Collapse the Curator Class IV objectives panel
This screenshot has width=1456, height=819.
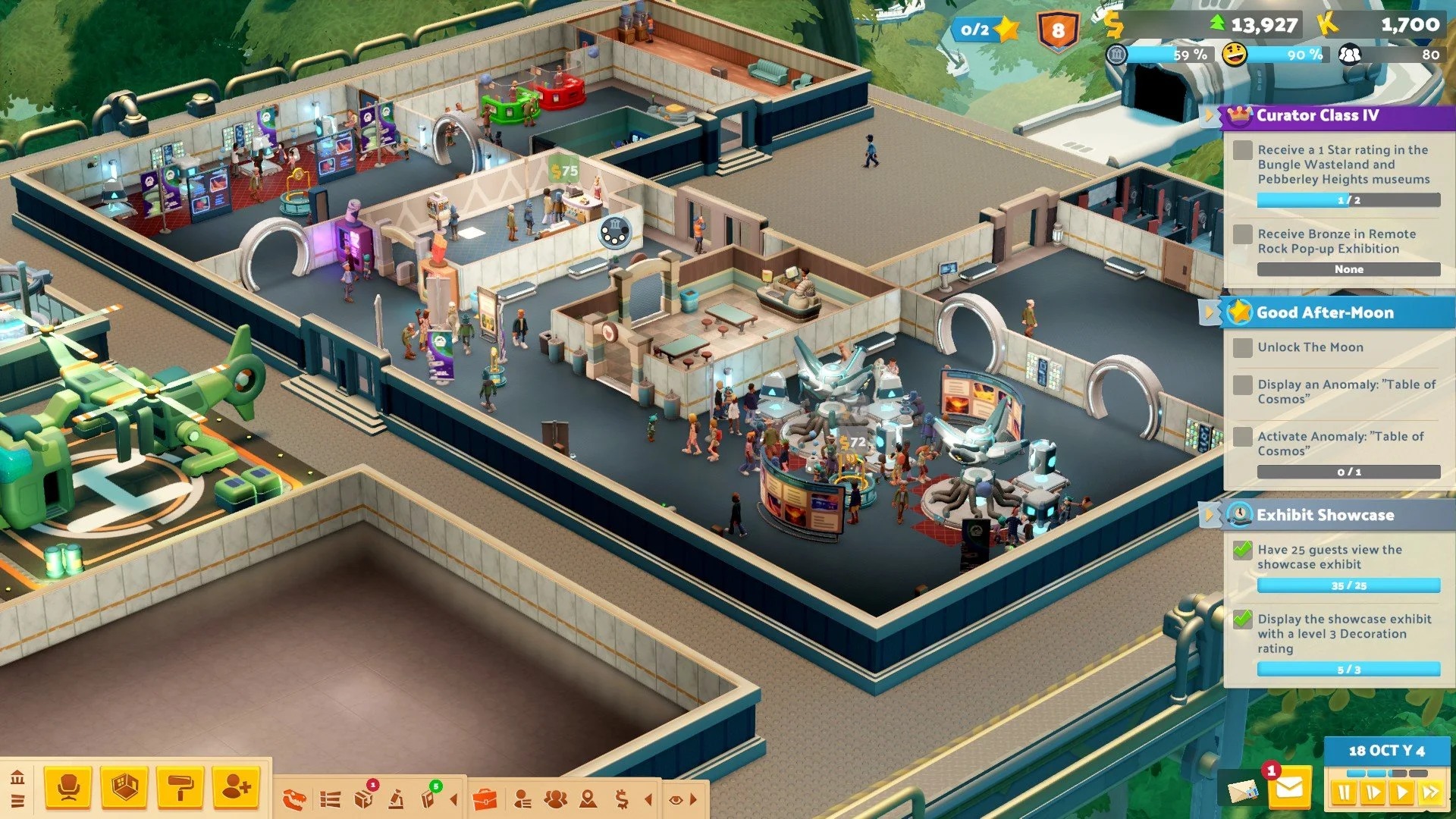click(x=1209, y=115)
